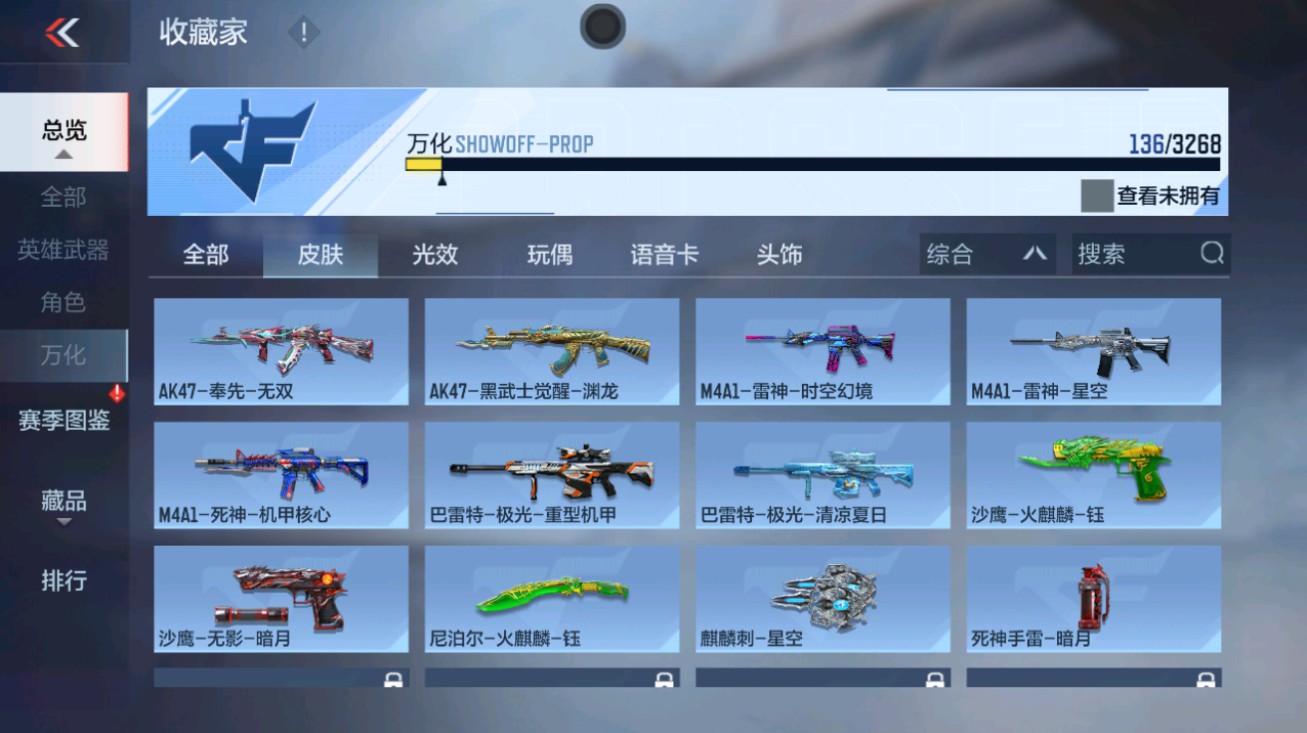Expand the 藏品 section arrow
Screen dimensions: 1307x733
[64, 521]
